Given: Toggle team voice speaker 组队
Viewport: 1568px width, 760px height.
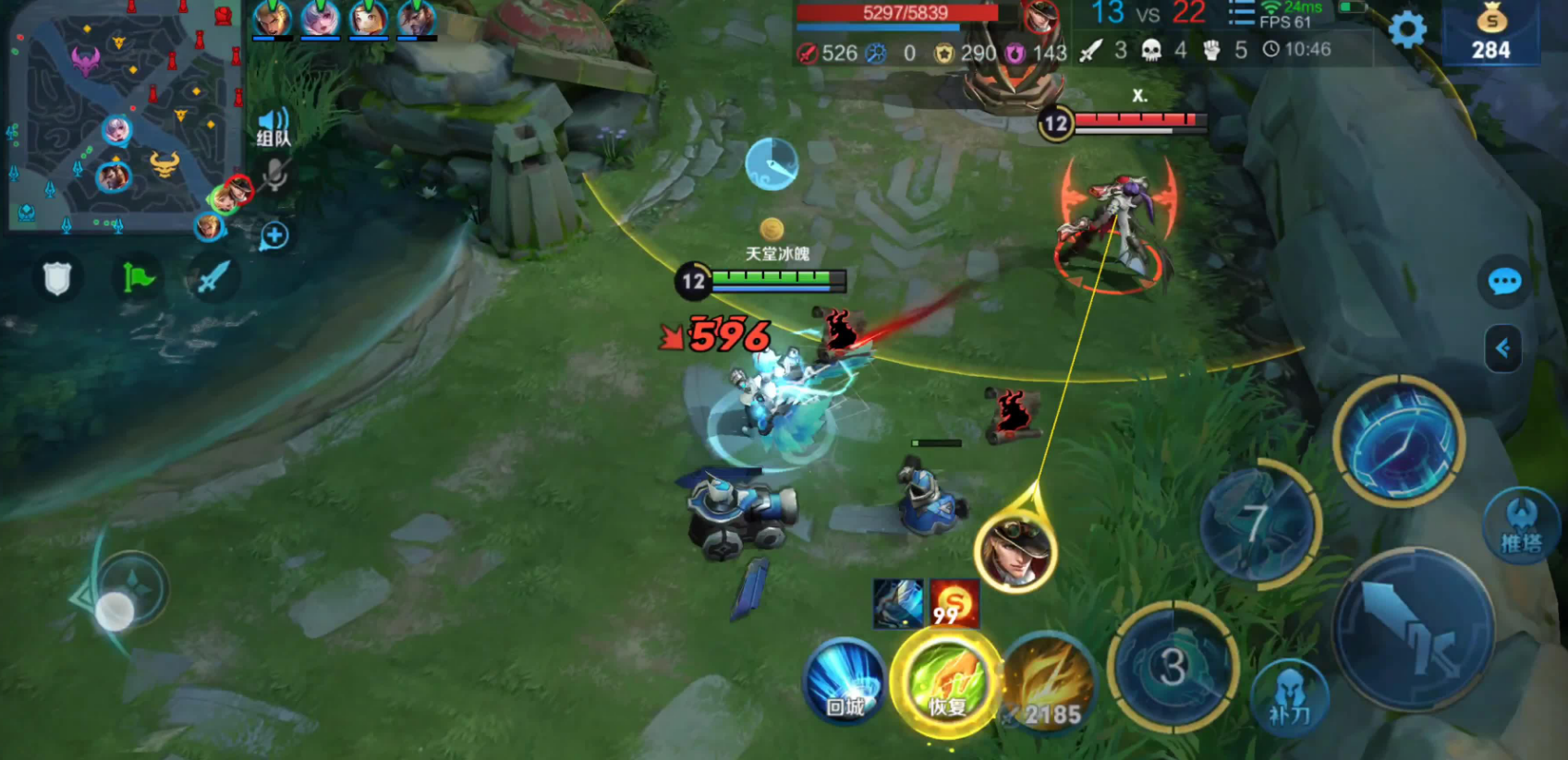Looking at the screenshot, I should [x=273, y=127].
